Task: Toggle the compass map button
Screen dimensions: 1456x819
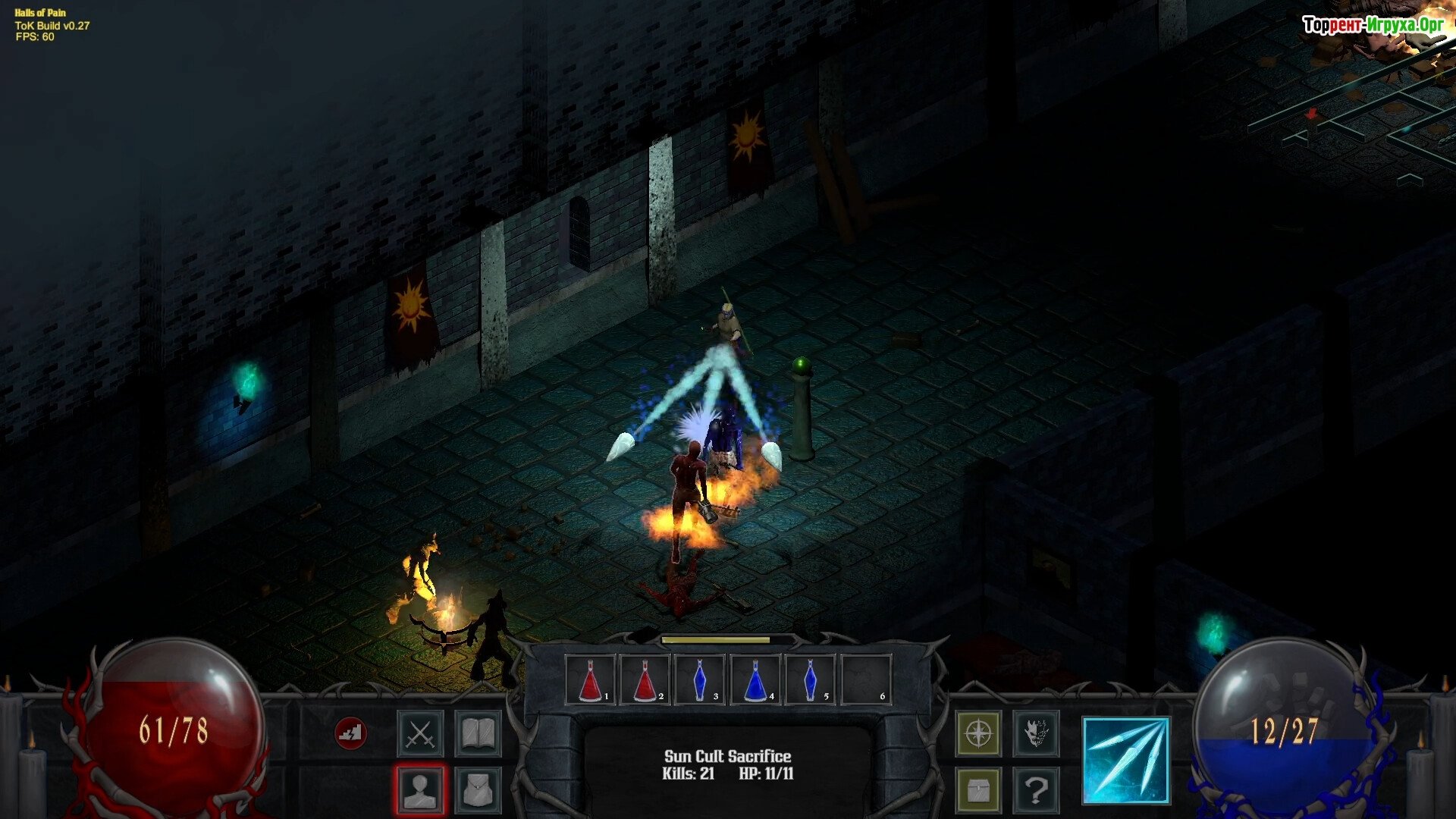Action: pyautogui.click(x=978, y=733)
